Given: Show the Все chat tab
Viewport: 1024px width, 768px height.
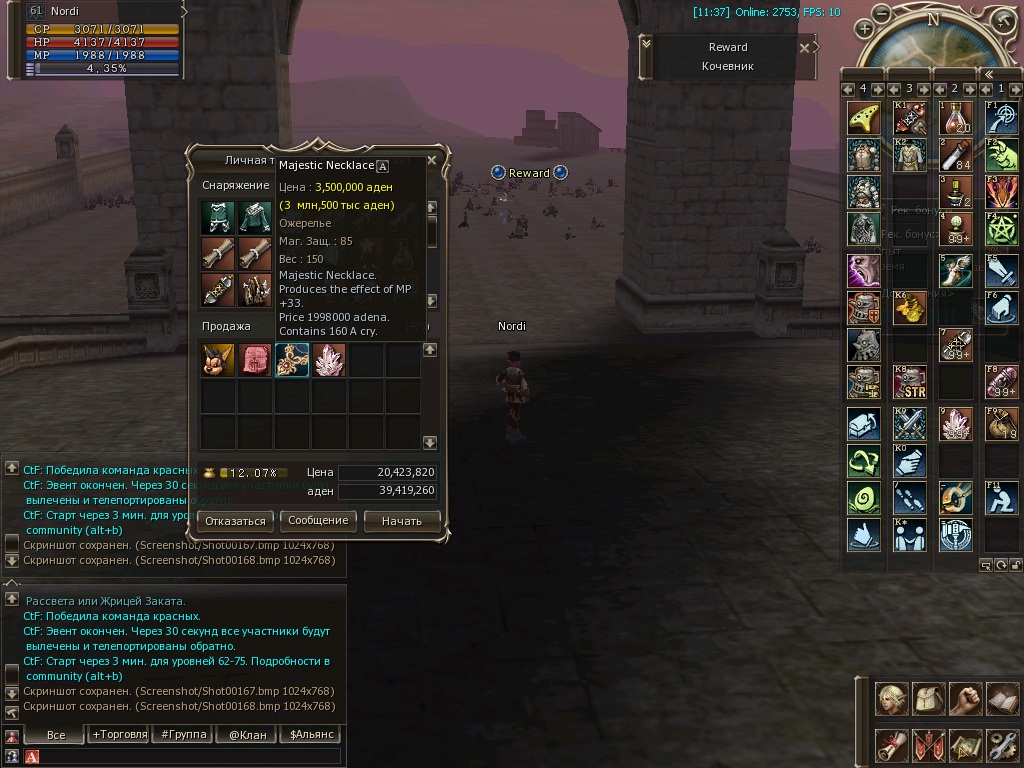Looking at the screenshot, I should pyautogui.click(x=56, y=734).
